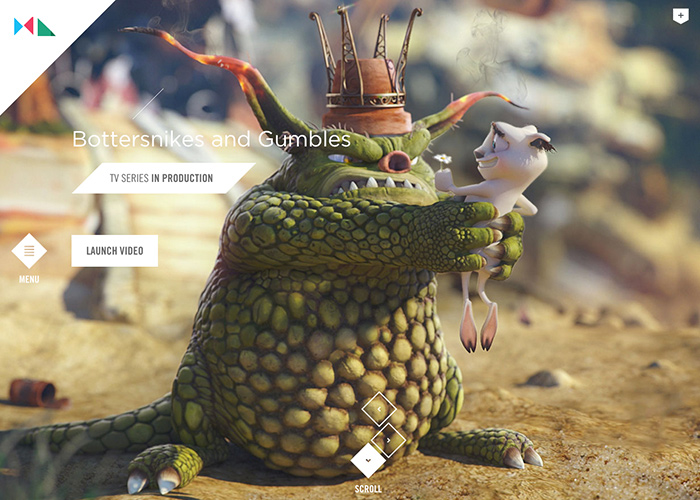Click the solid white down-arrow scroll diamond
The height and width of the screenshot is (500, 700).
(368, 461)
